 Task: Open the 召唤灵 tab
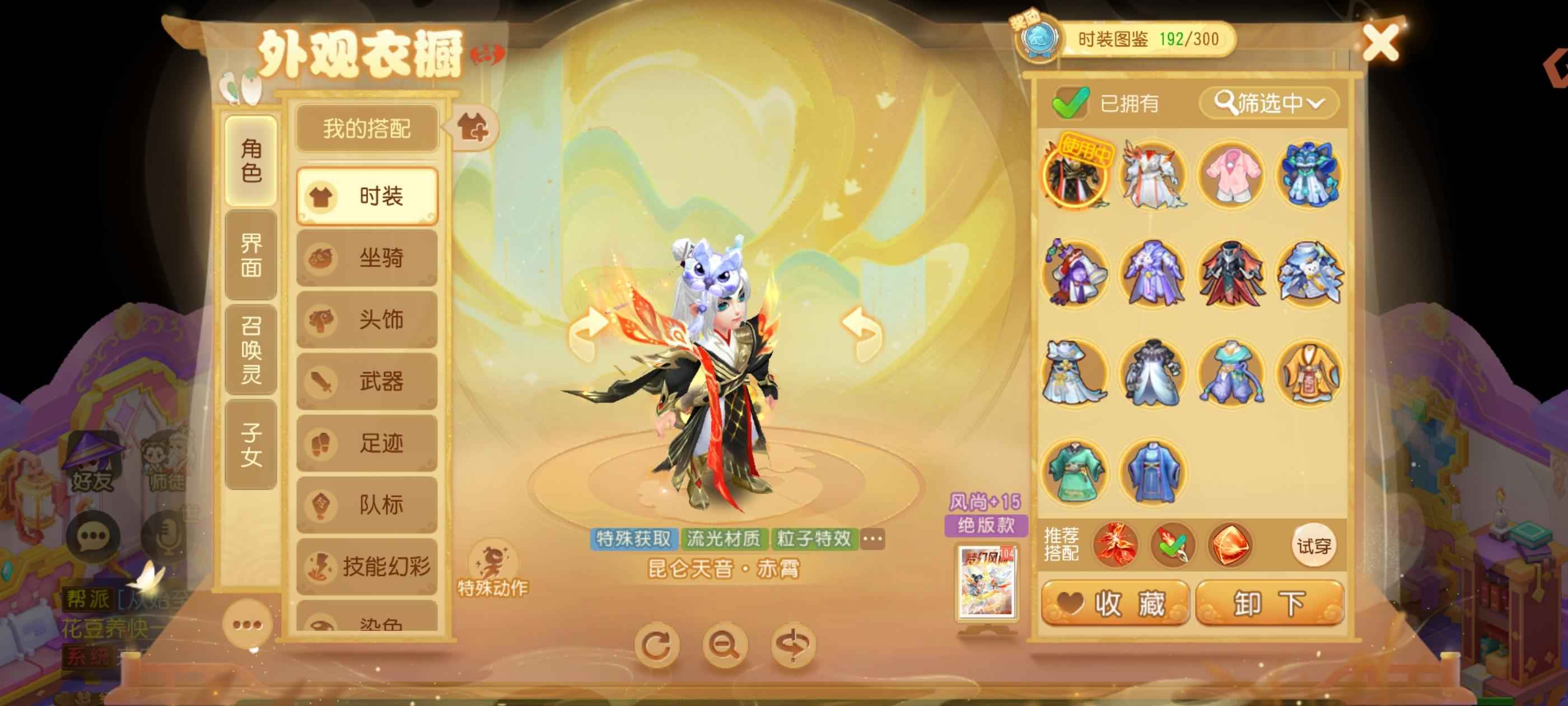tap(251, 350)
